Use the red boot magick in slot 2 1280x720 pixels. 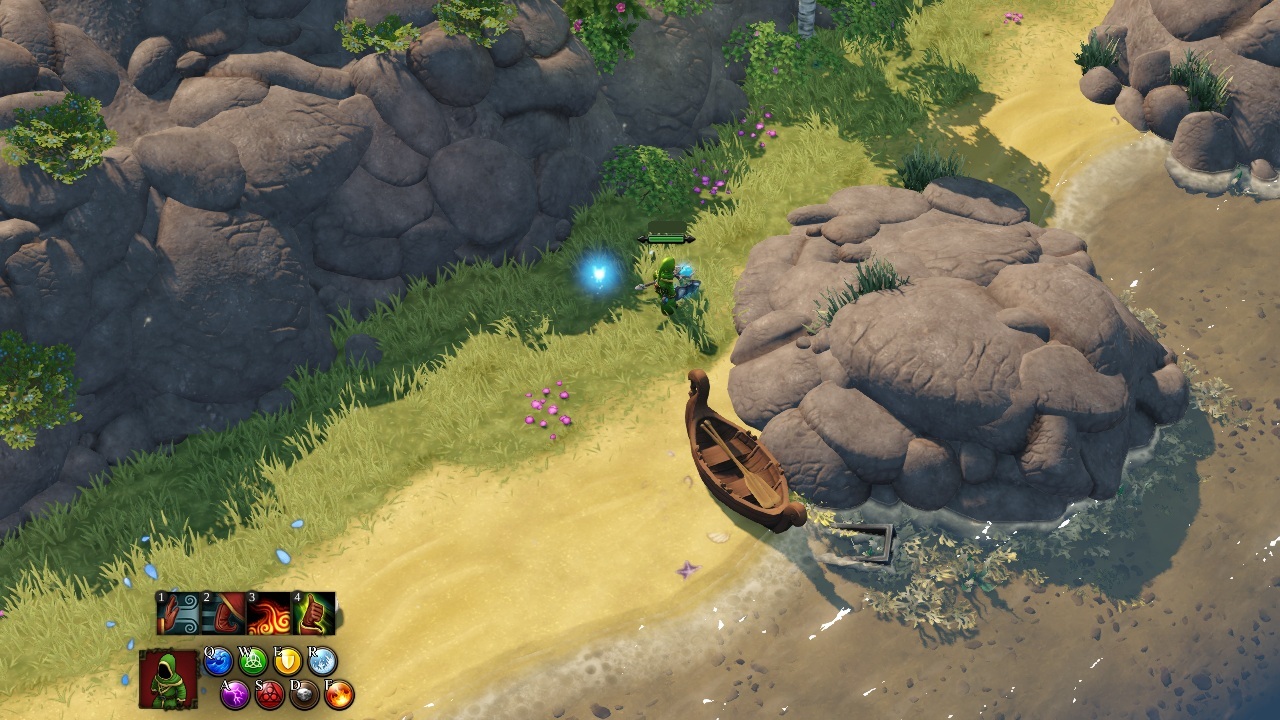(x=223, y=613)
